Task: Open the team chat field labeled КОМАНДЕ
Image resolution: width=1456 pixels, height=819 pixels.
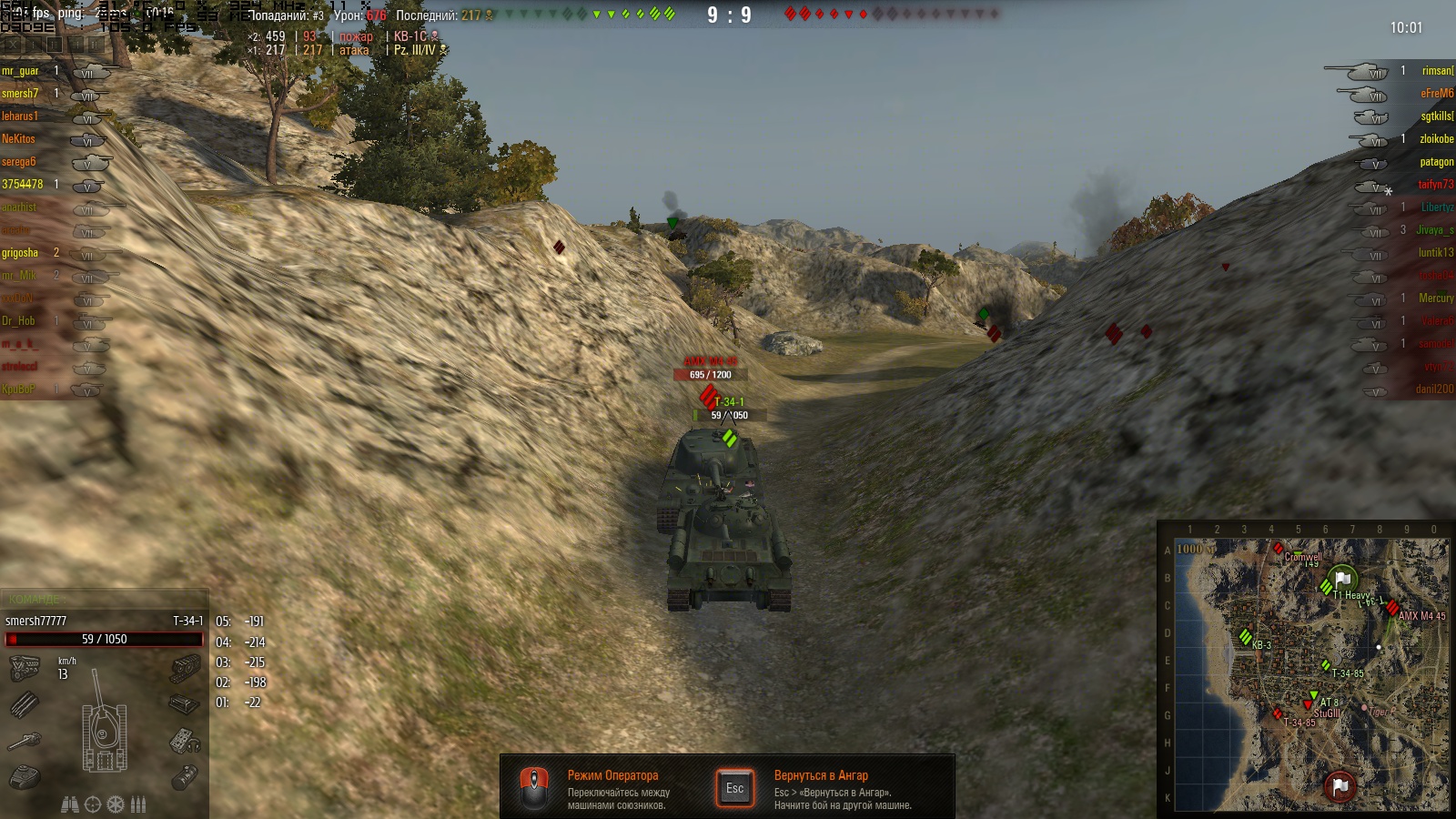Action: pyautogui.click(x=105, y=599)
